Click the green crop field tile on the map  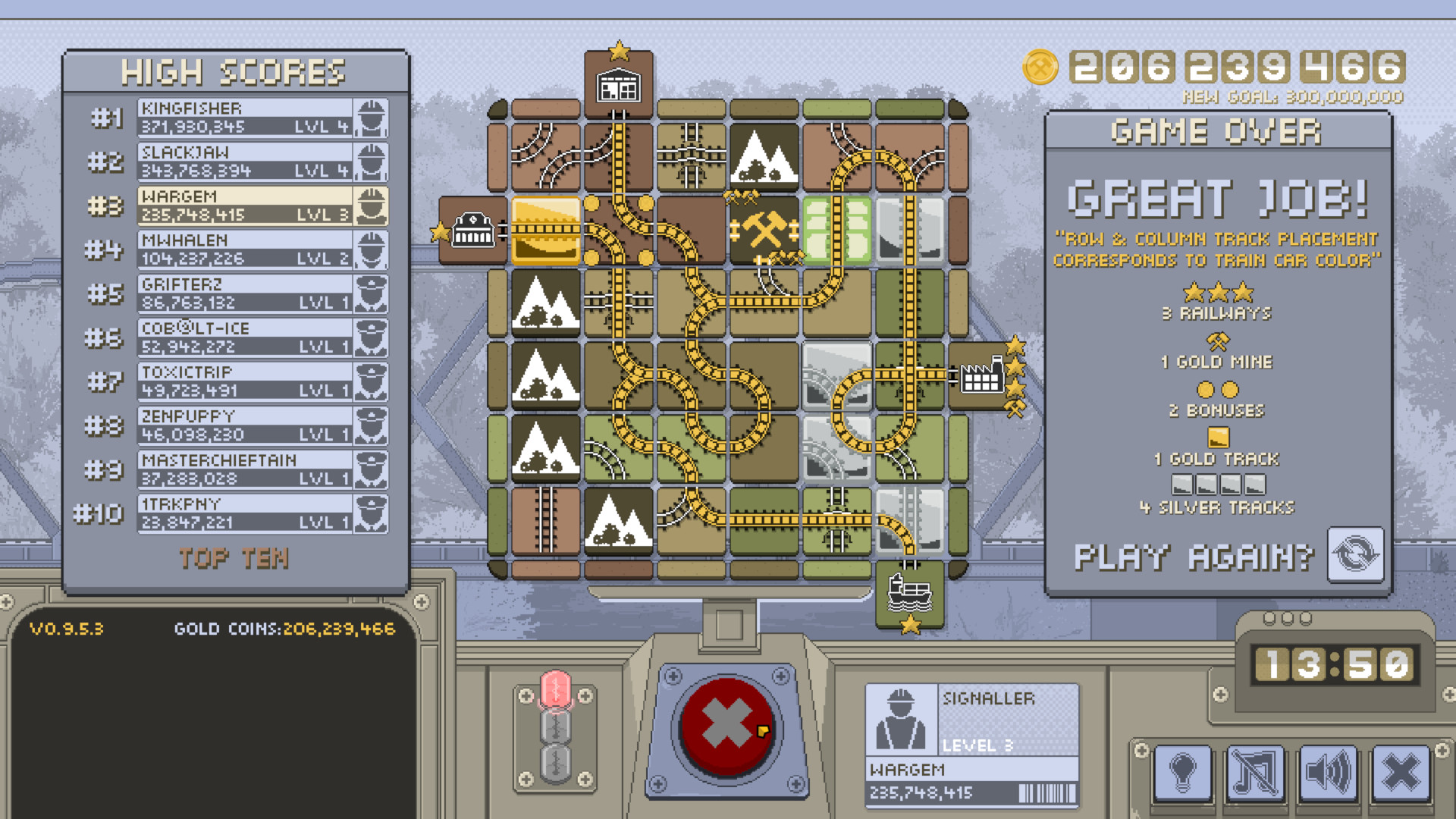[x=838, y=229]
